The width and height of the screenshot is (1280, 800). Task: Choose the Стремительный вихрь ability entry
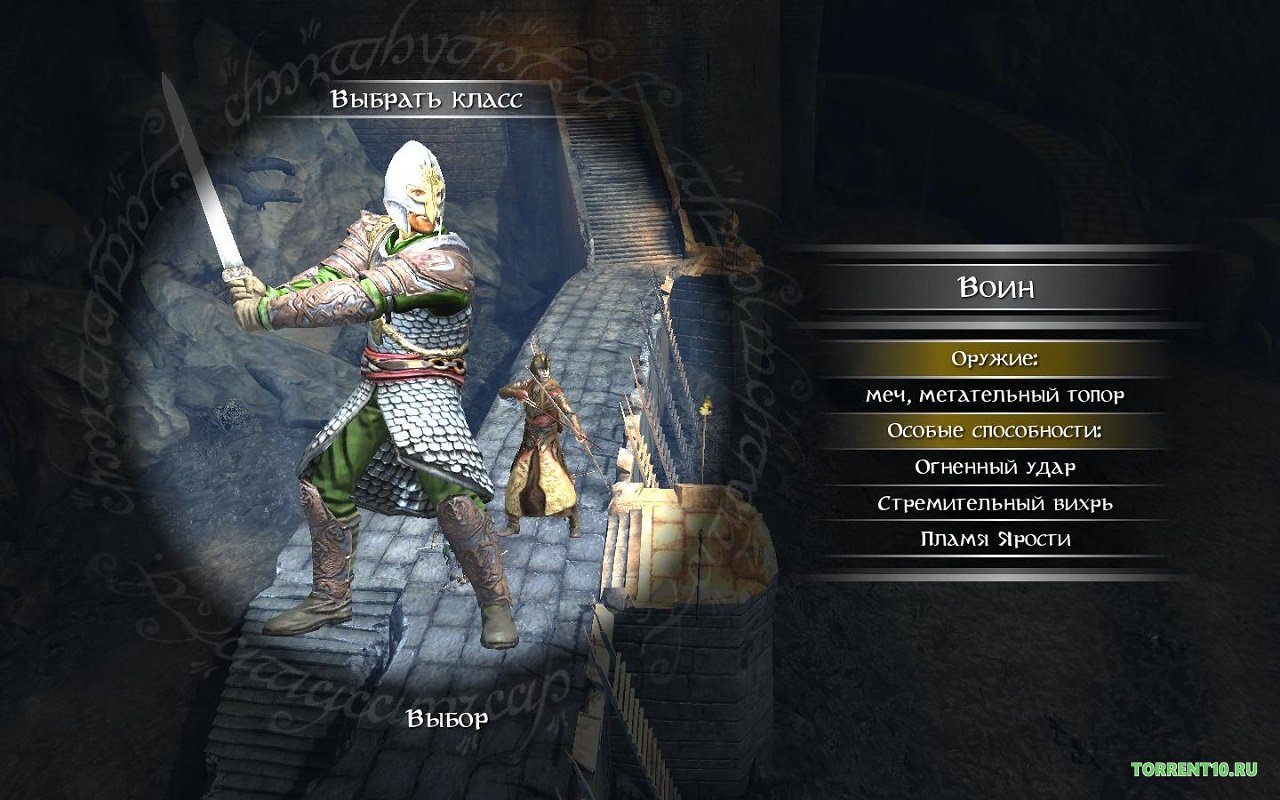coord(995,503)
